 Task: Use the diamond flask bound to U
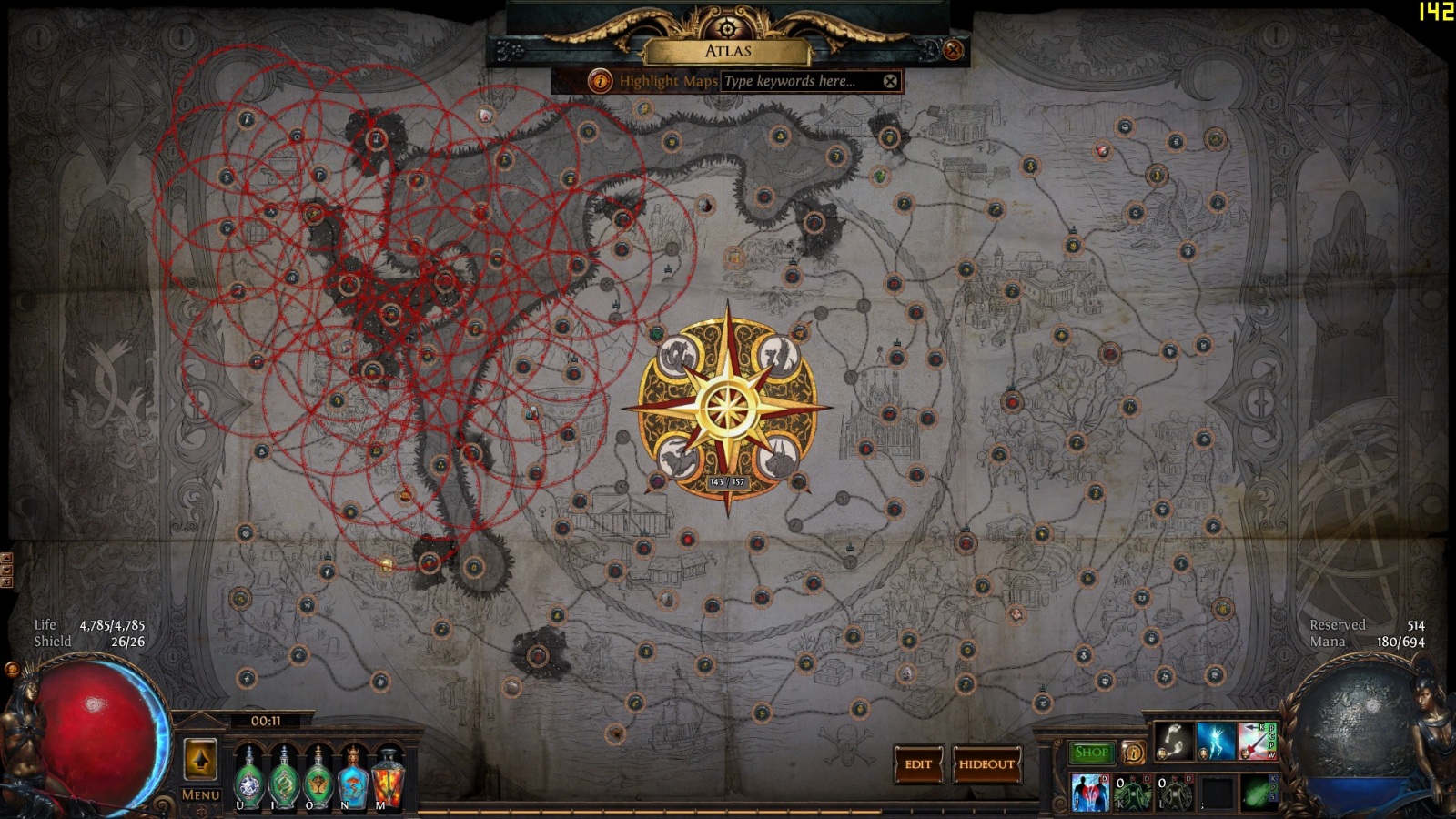[248, 778]
